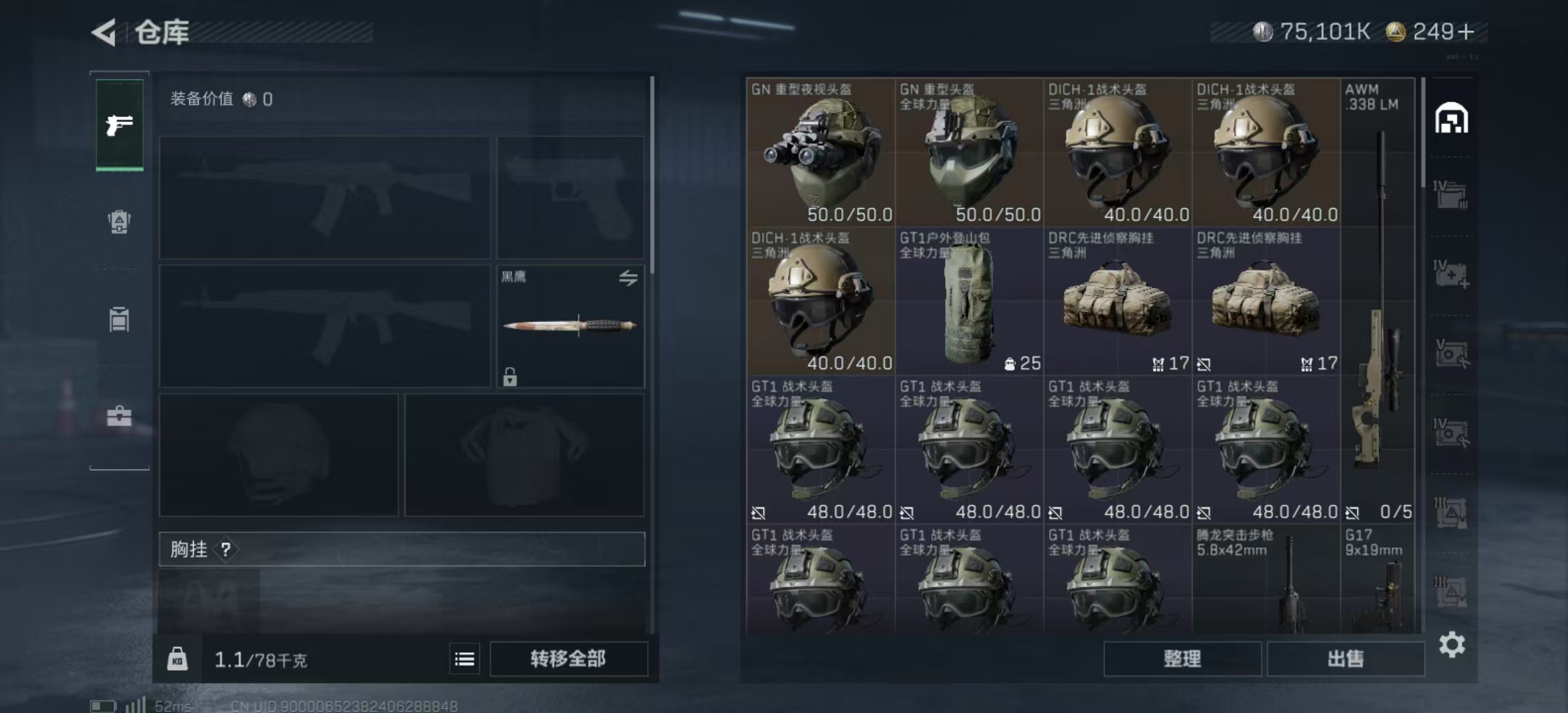Show the 胸挂 help question mark
The height and width of the screenshot is (713, 1568).
click(226, 549)
